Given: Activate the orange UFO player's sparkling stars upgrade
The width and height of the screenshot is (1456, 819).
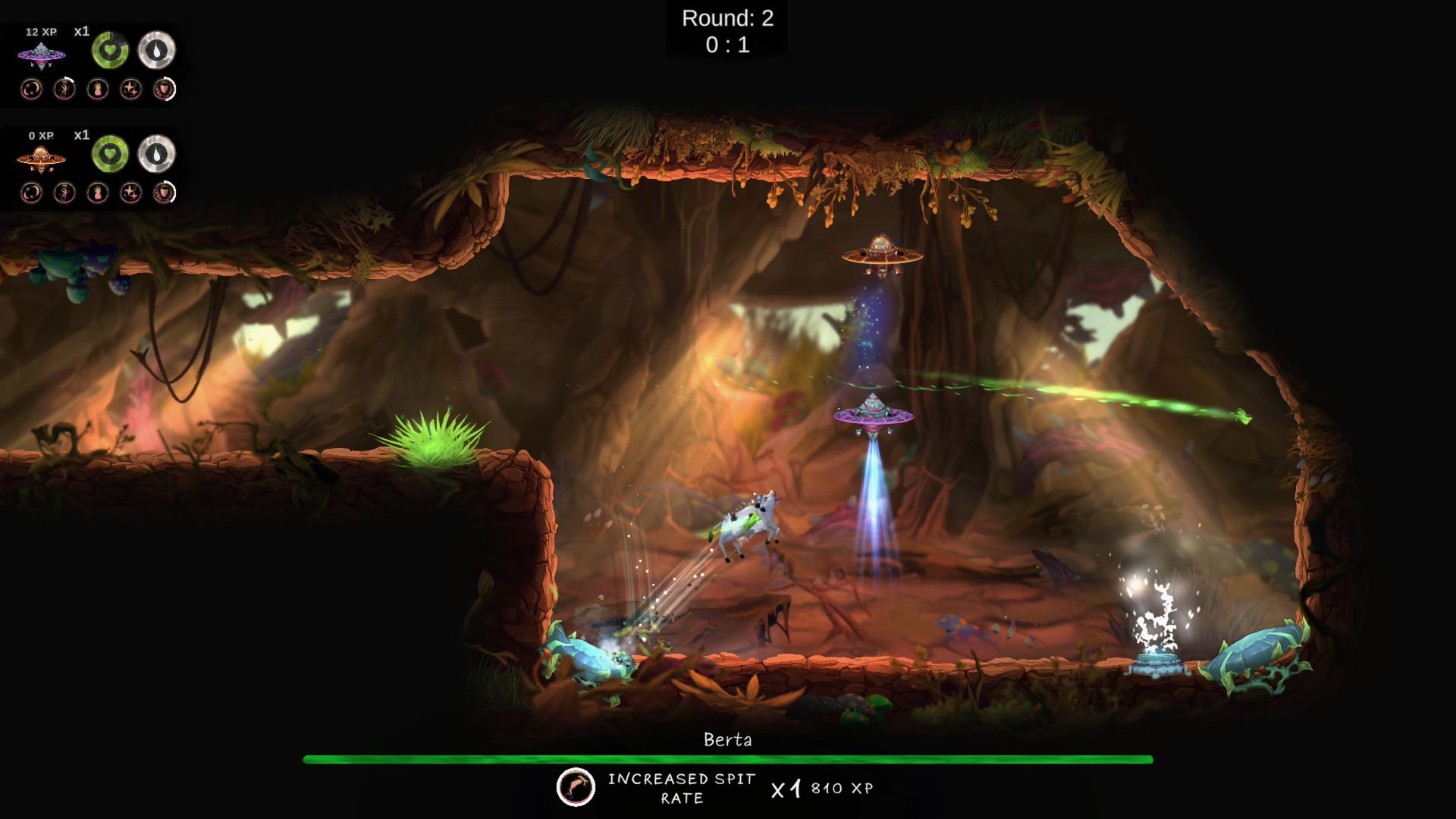Looking at the screenshot, I should coord(130,193).
